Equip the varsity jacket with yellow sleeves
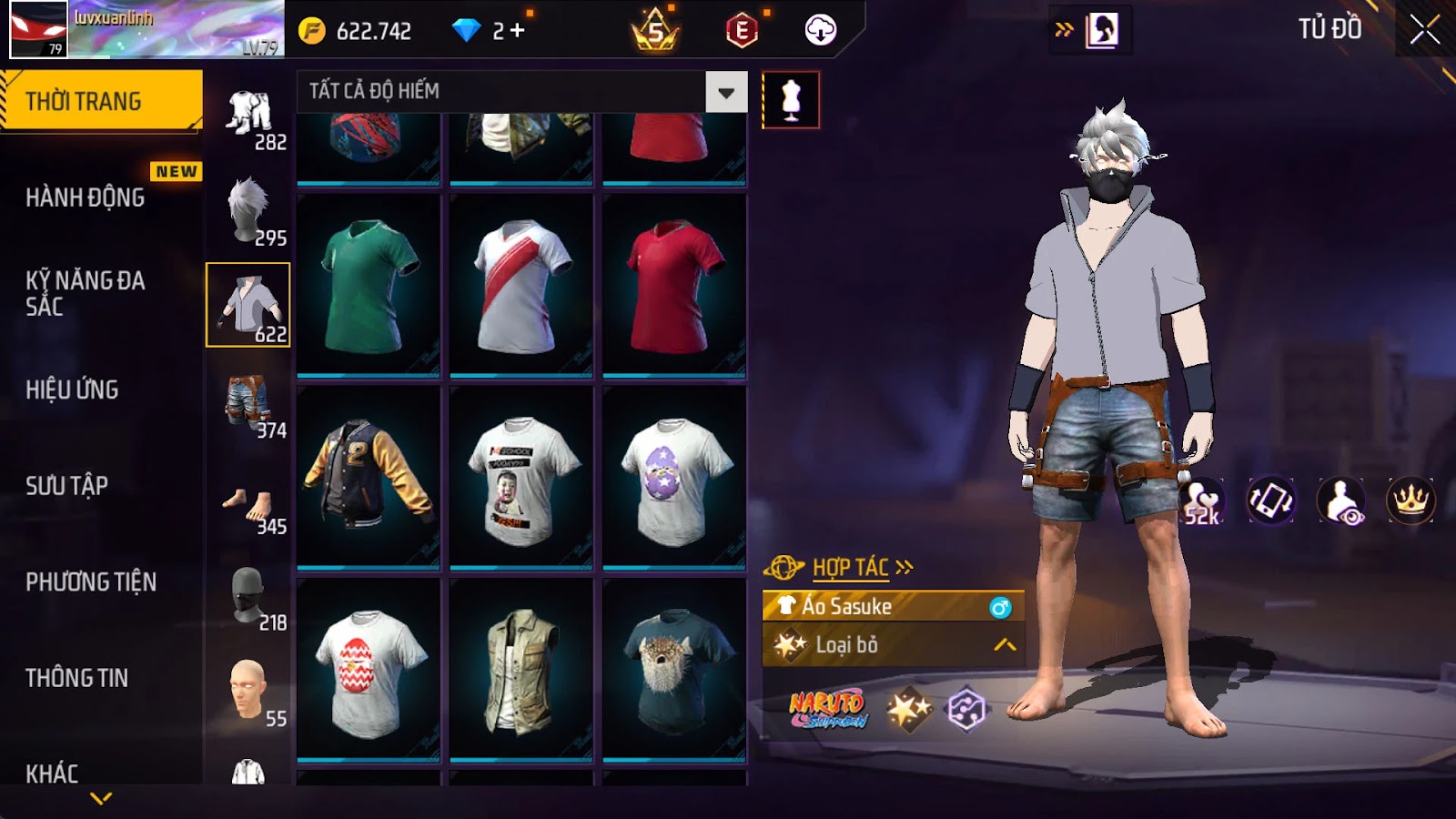Viewport: 1456px width, 819px height. click(369, 478)
